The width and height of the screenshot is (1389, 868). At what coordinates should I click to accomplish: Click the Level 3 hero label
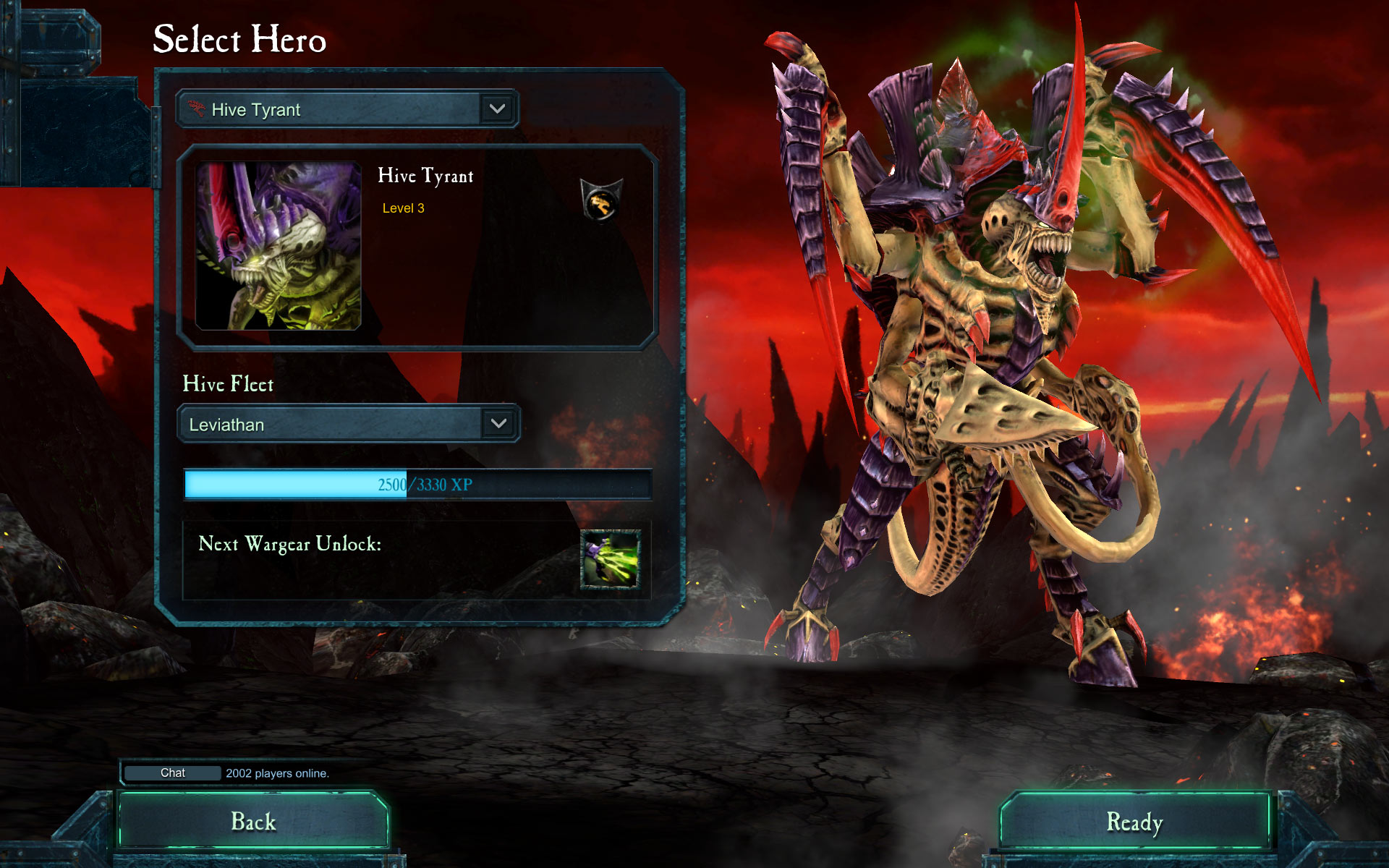point(403,208)
